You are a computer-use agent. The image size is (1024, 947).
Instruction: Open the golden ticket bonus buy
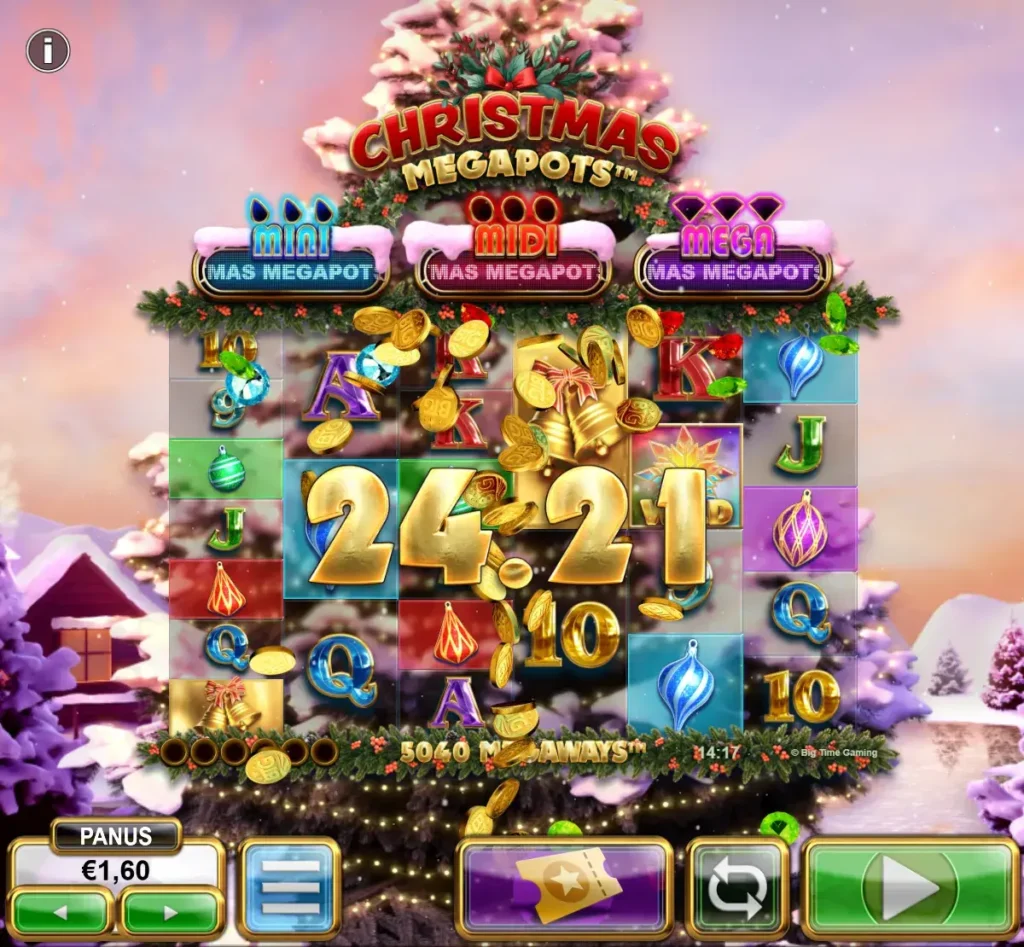564,888
